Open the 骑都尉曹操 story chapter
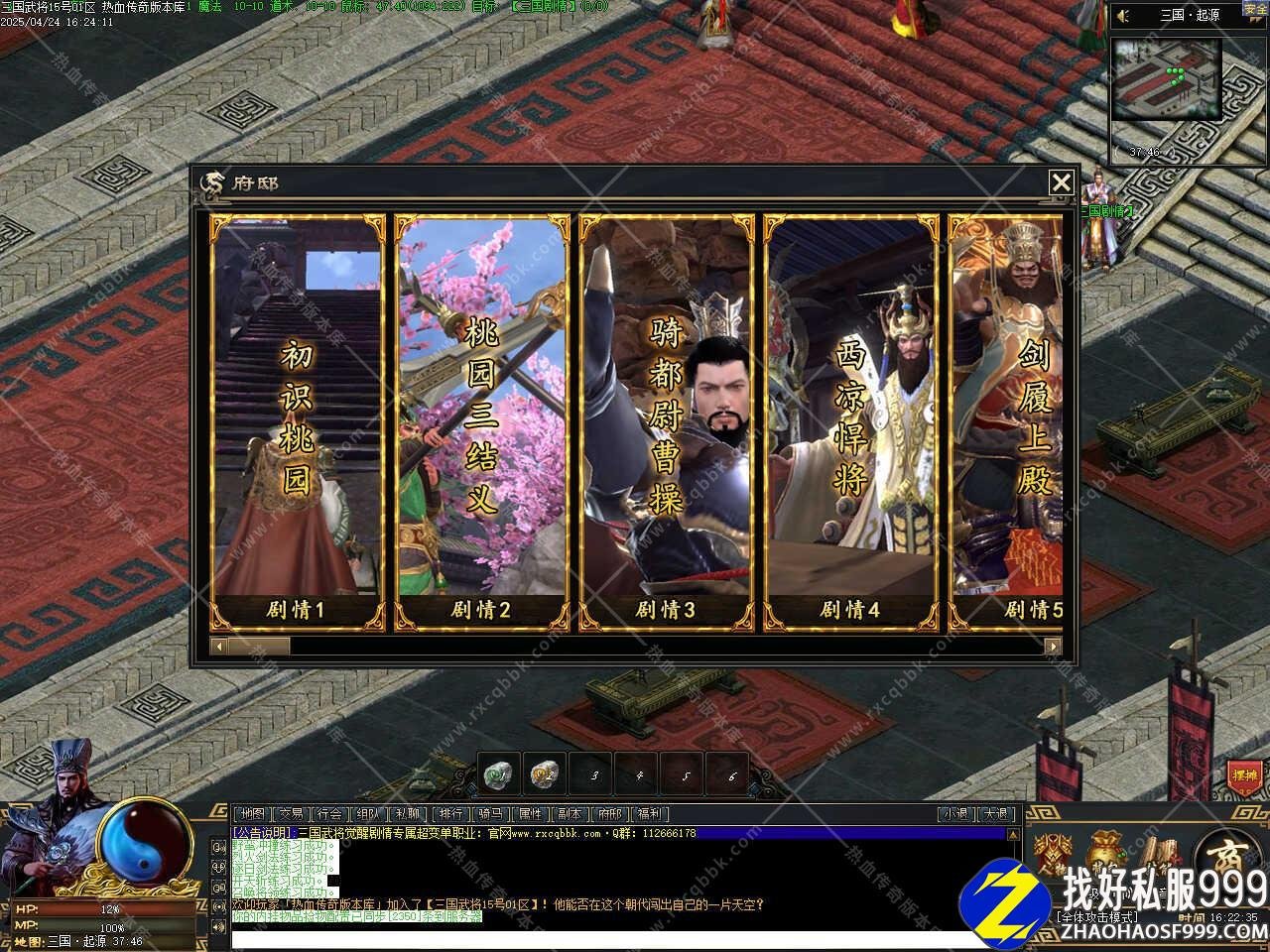1270x952 pixels. pos(666,422)
